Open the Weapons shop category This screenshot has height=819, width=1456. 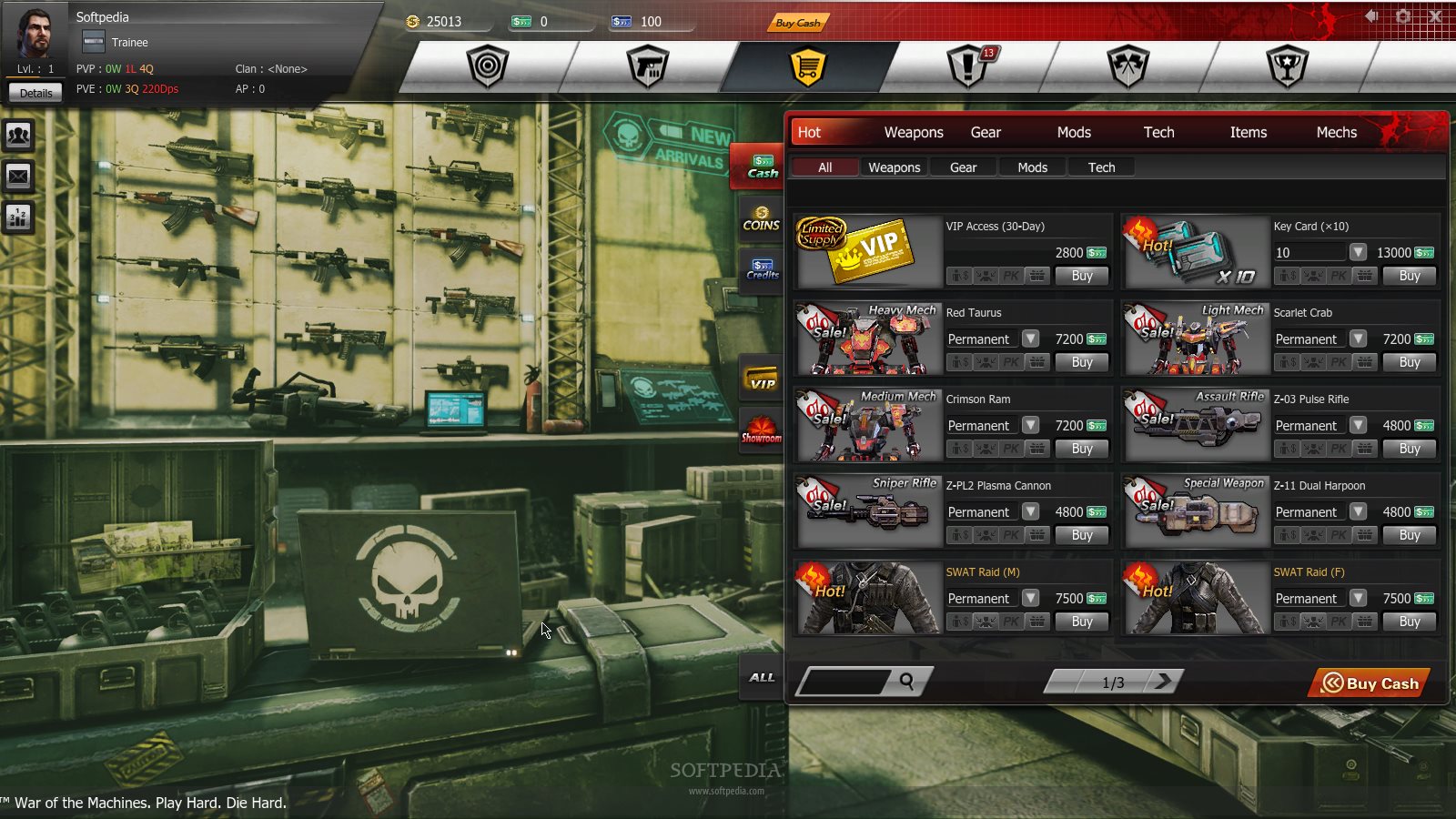(913, 132)
